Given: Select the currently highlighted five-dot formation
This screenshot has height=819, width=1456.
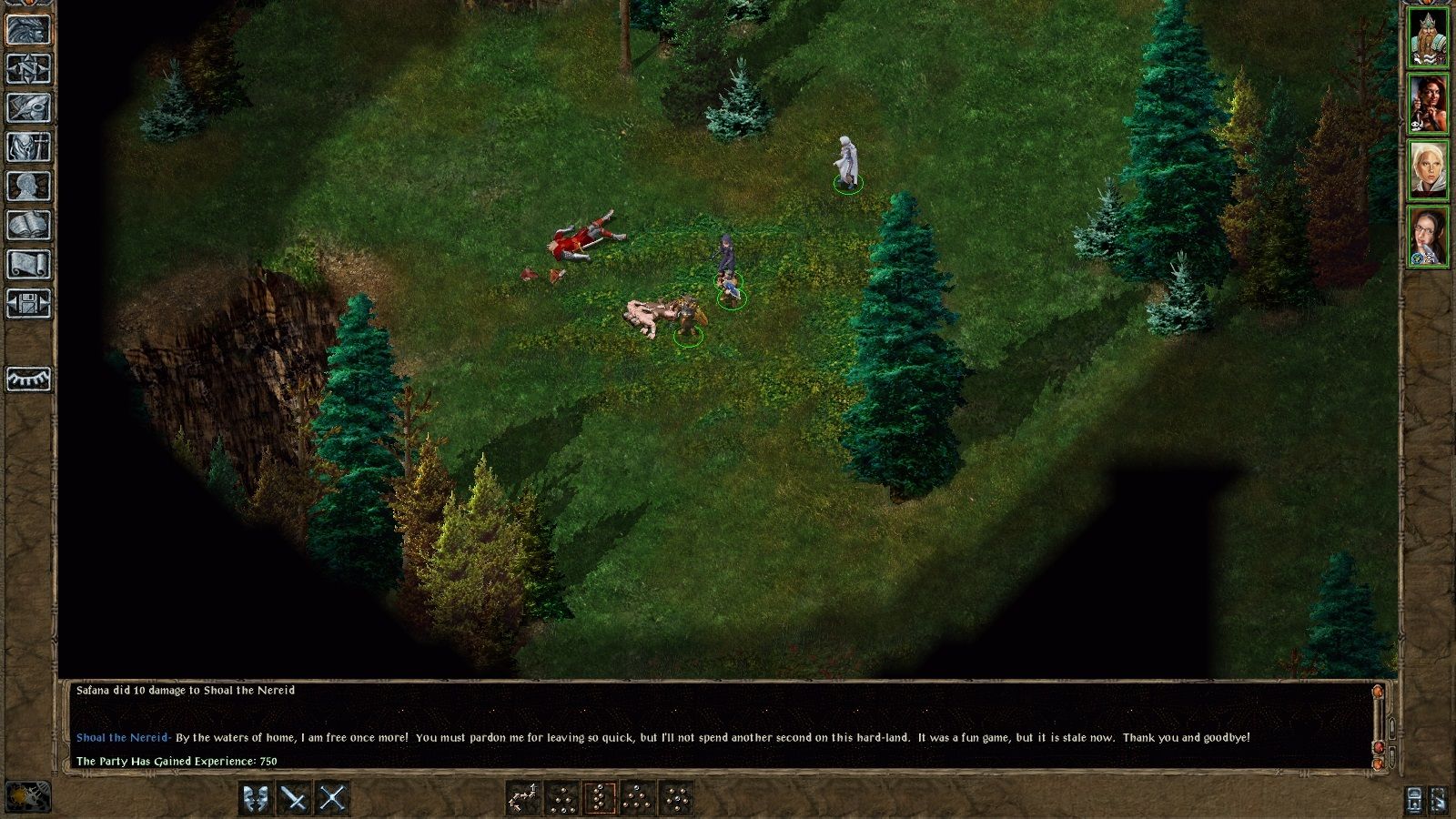Looking at the screenshot, I should (600, 796).
